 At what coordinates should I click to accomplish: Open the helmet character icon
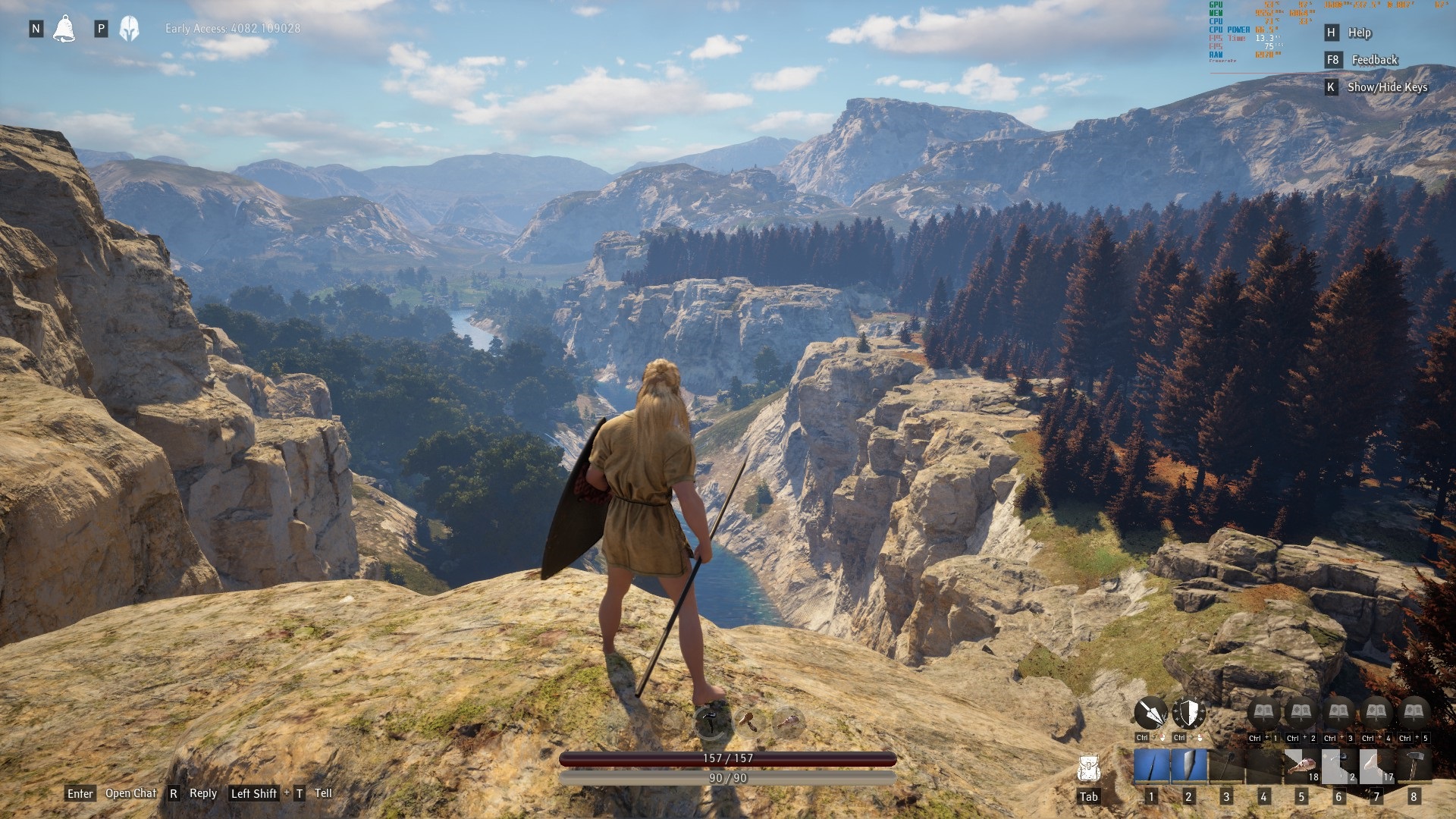coord(130,29)
